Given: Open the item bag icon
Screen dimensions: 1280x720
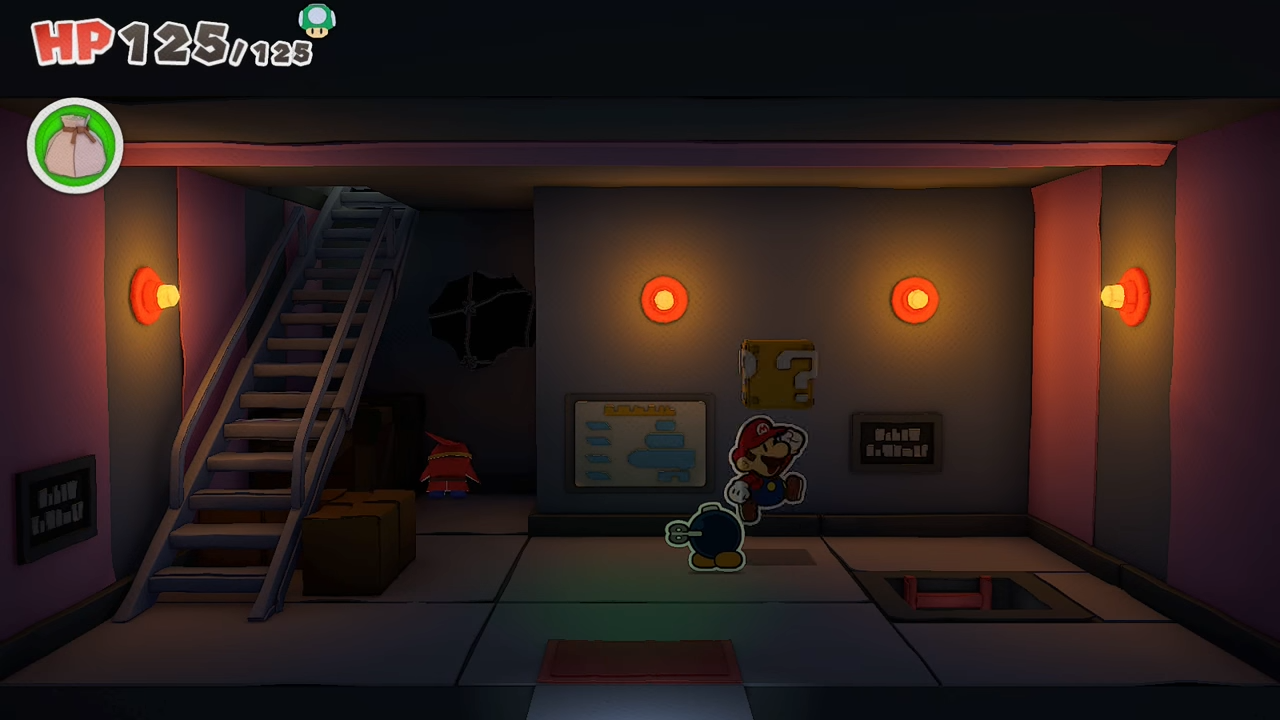Looking at the screenshot, I should click(x=74, y=144).
